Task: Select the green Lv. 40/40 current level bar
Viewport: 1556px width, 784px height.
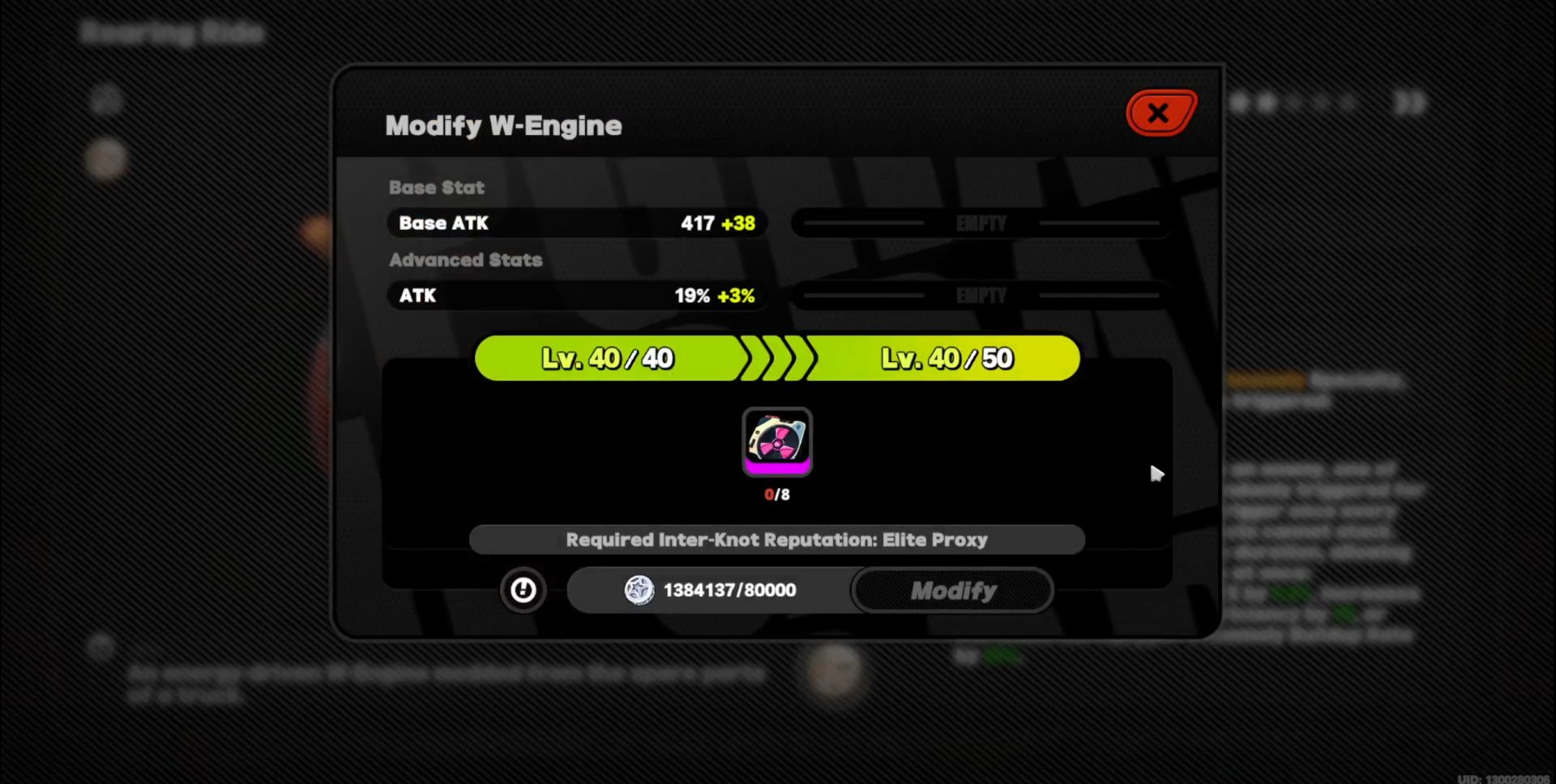Action: click(x=608, y=358)
